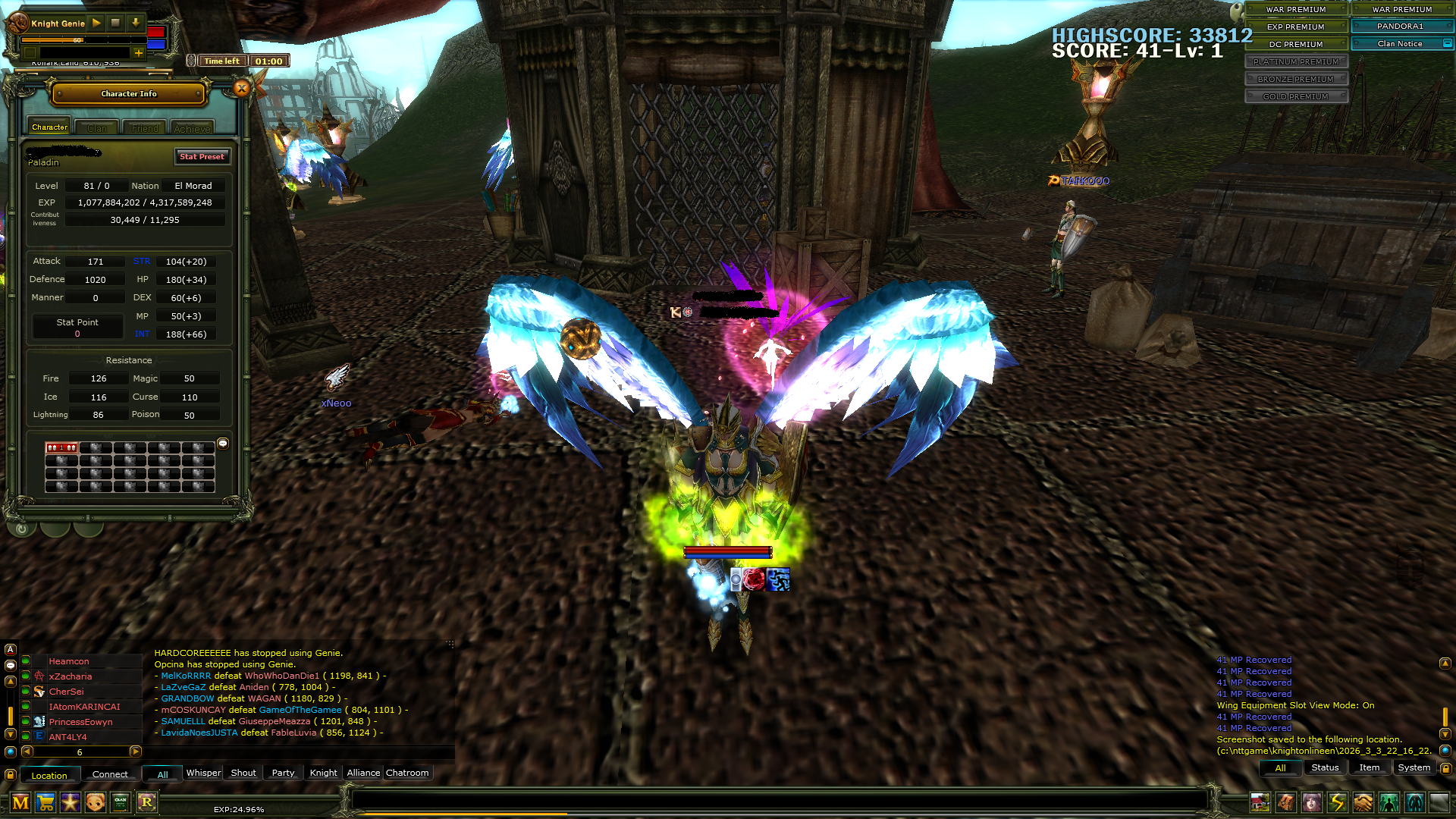
Task: Click the yellow M menu icon
Action: pos(20,802)
